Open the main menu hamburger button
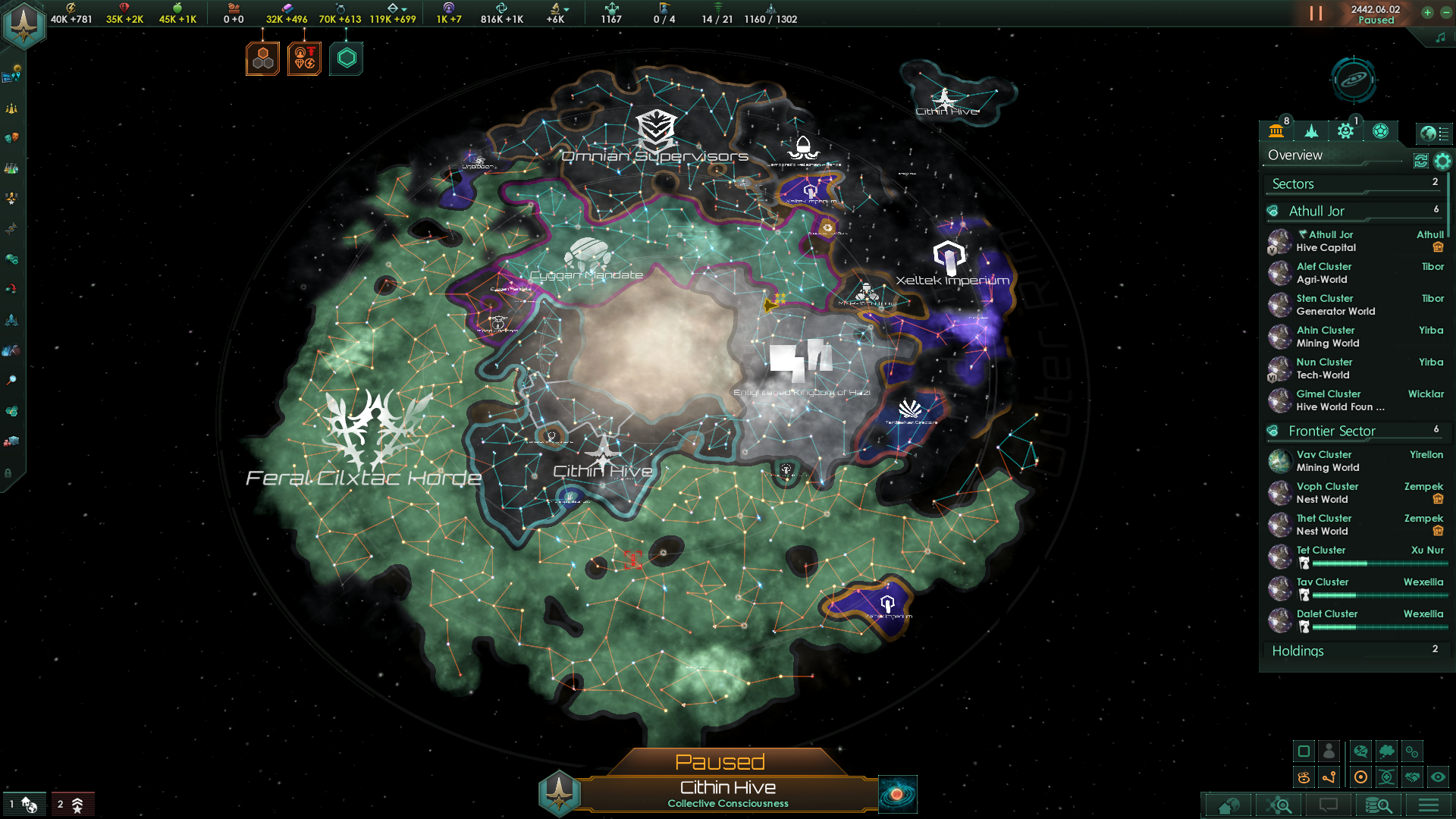Viewport: 1456px width, 819px height. click(x=1429, y=805)
